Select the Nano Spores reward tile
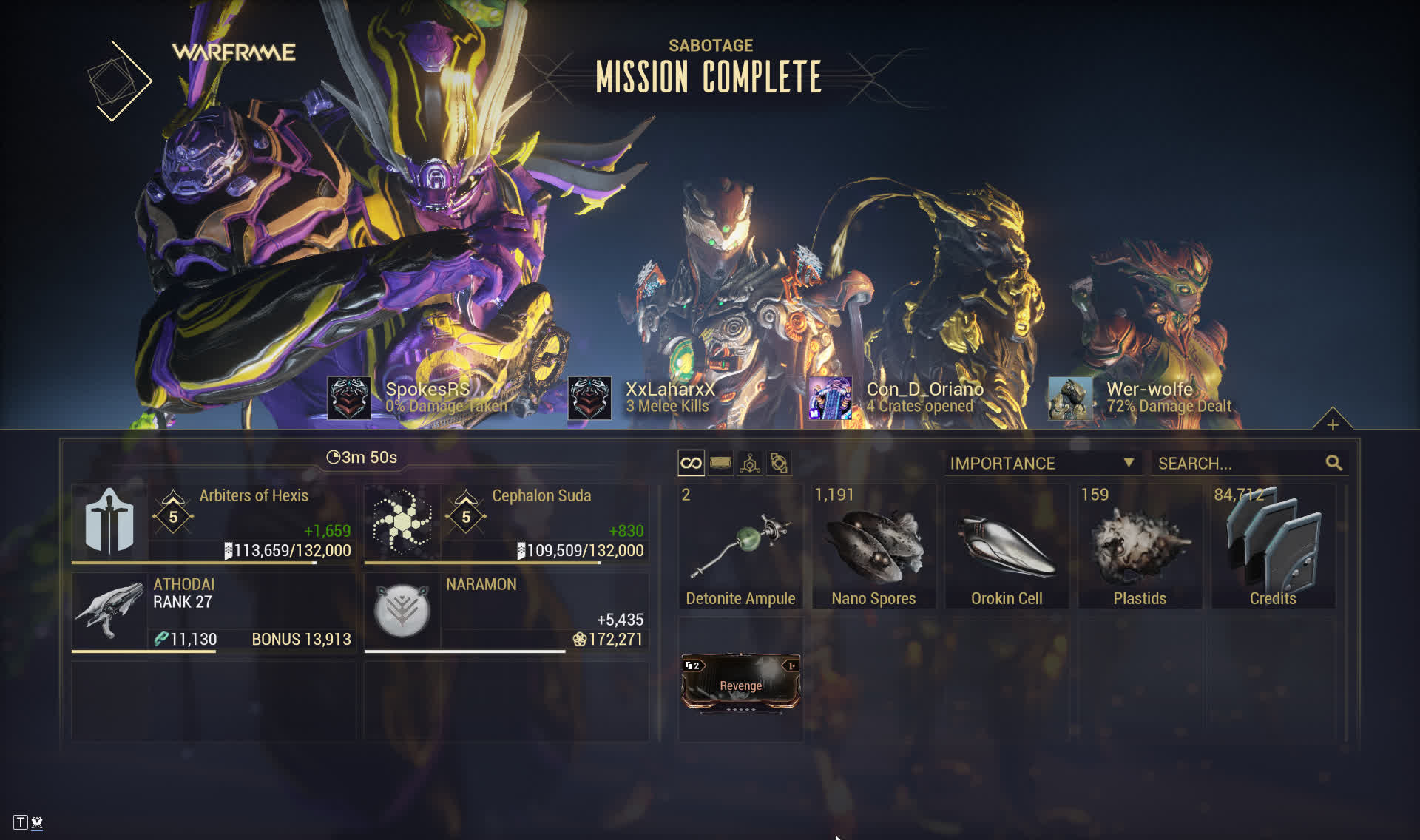Screen dimensions: 1420x840 coord(873,546)
